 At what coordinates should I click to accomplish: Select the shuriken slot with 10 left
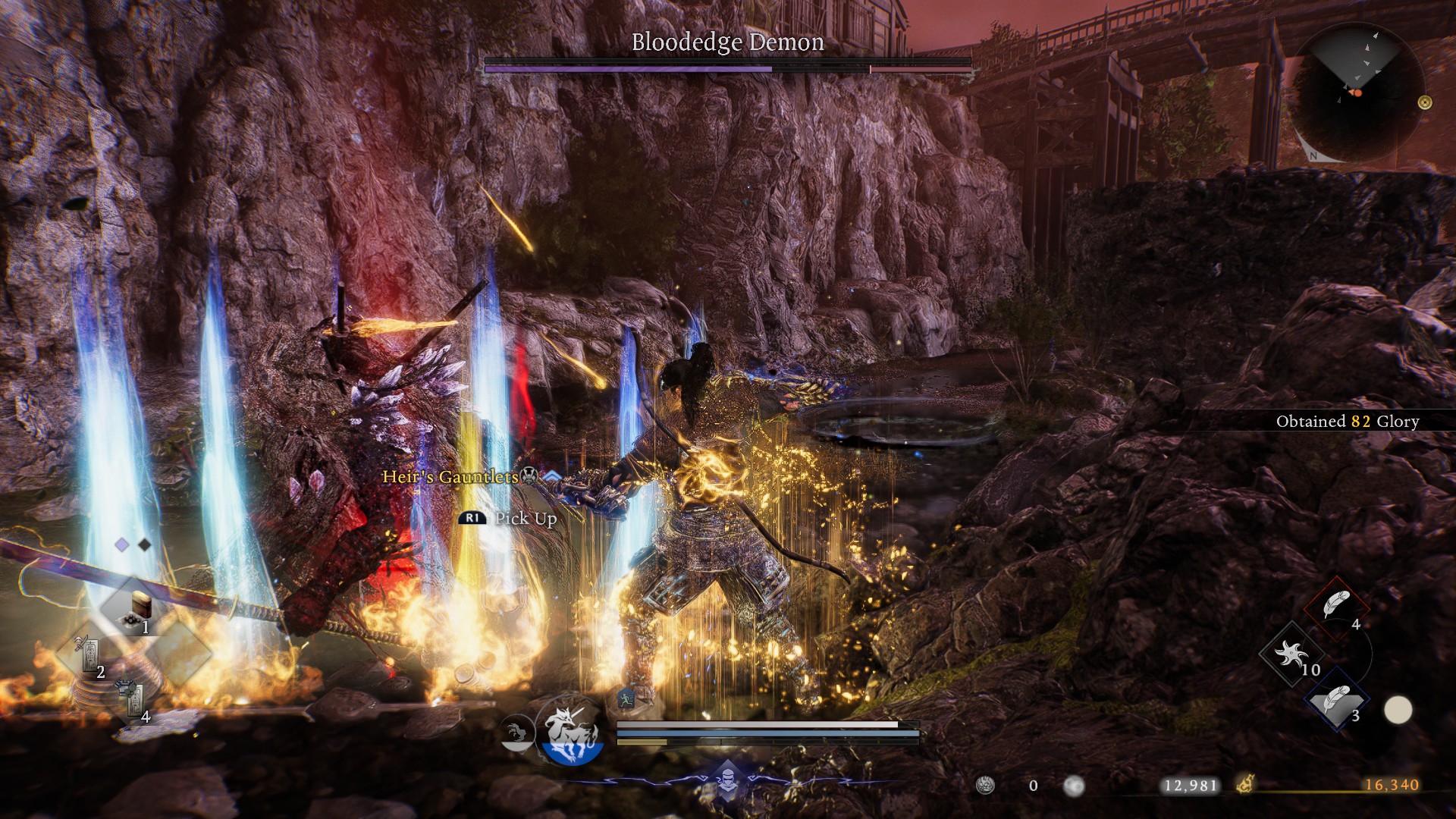[x=1292, y=654]
